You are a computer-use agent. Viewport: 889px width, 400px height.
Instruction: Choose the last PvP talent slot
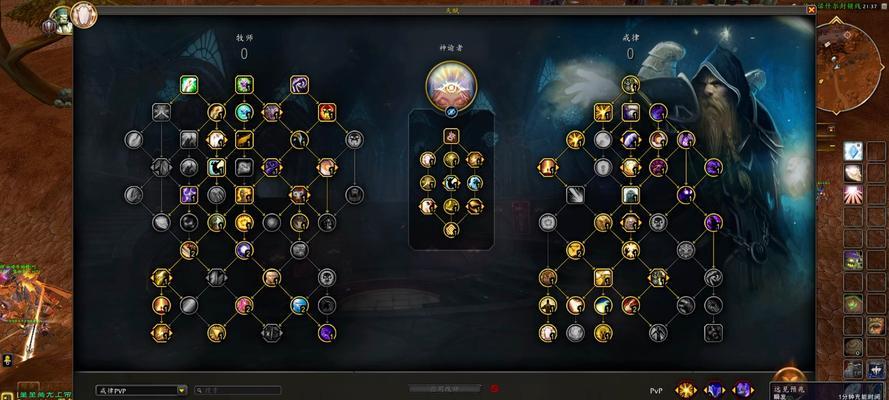[742, 389]
